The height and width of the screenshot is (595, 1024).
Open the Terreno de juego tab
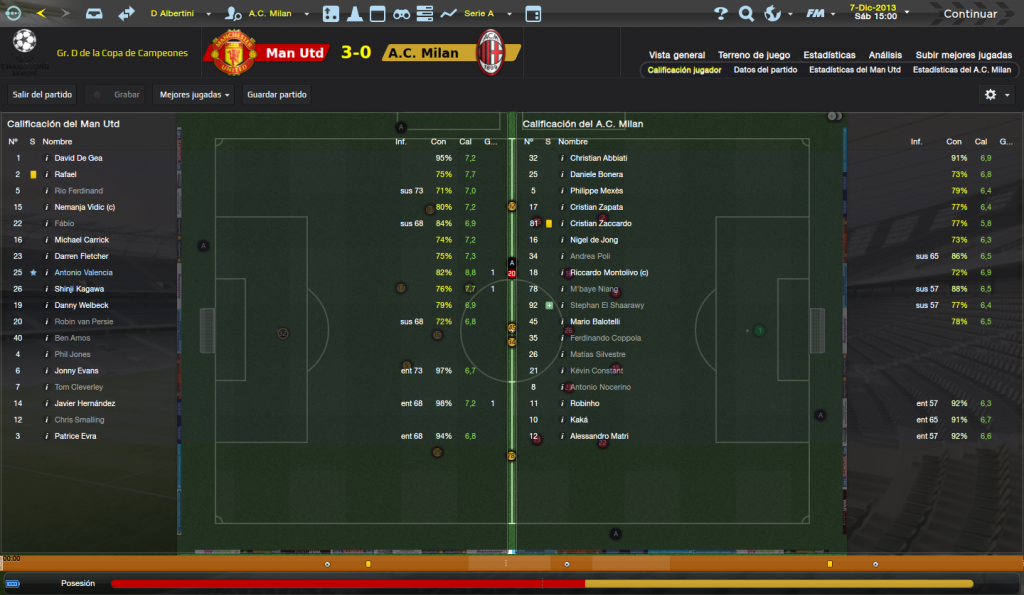[x=754, y=55]
